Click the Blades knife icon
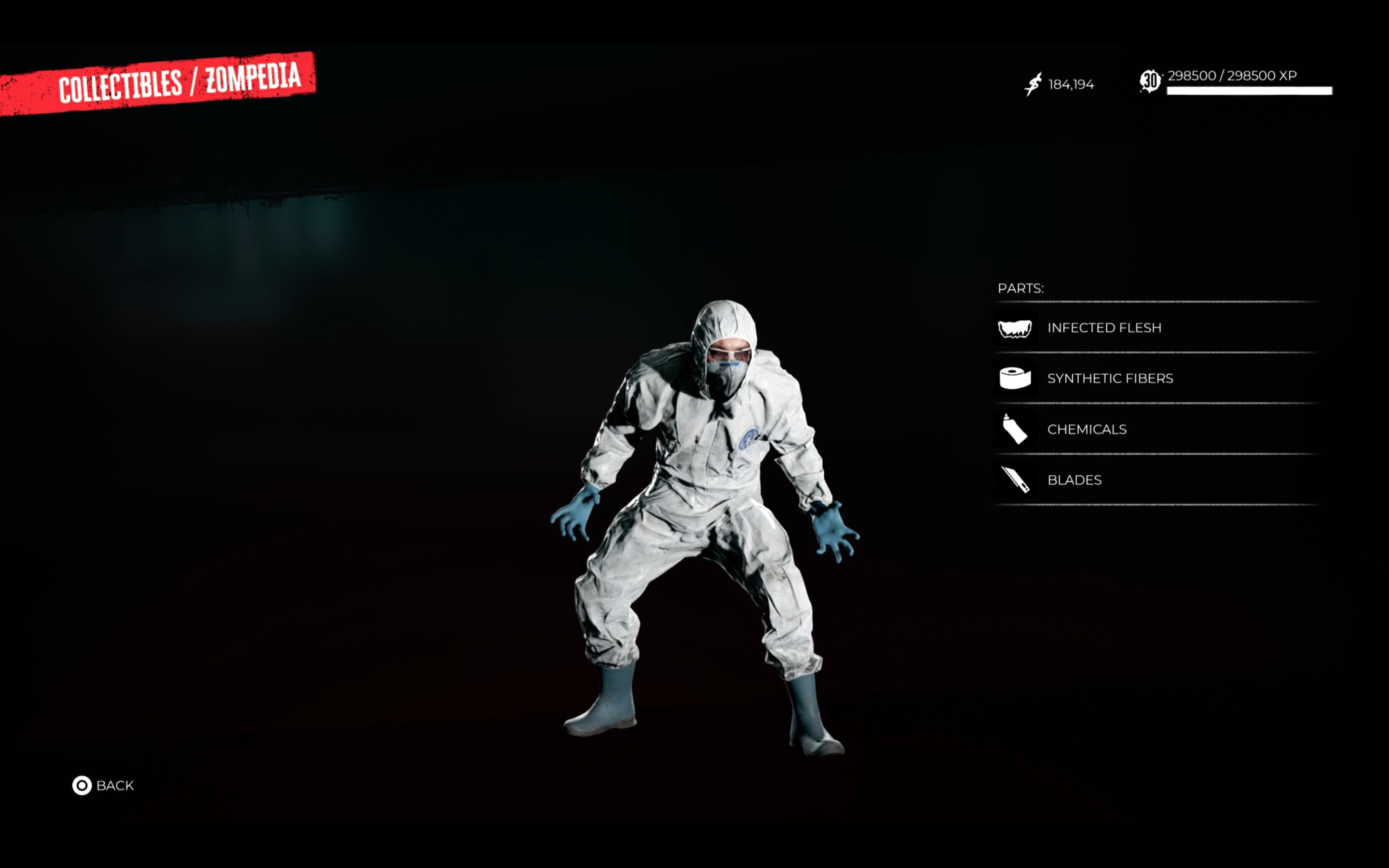 pos(1015,480)
